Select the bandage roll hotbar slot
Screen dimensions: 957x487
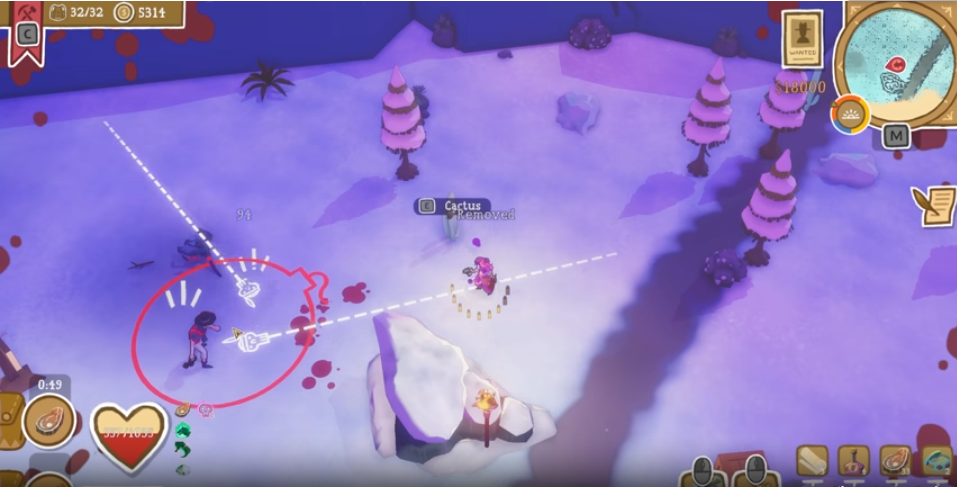812,461
